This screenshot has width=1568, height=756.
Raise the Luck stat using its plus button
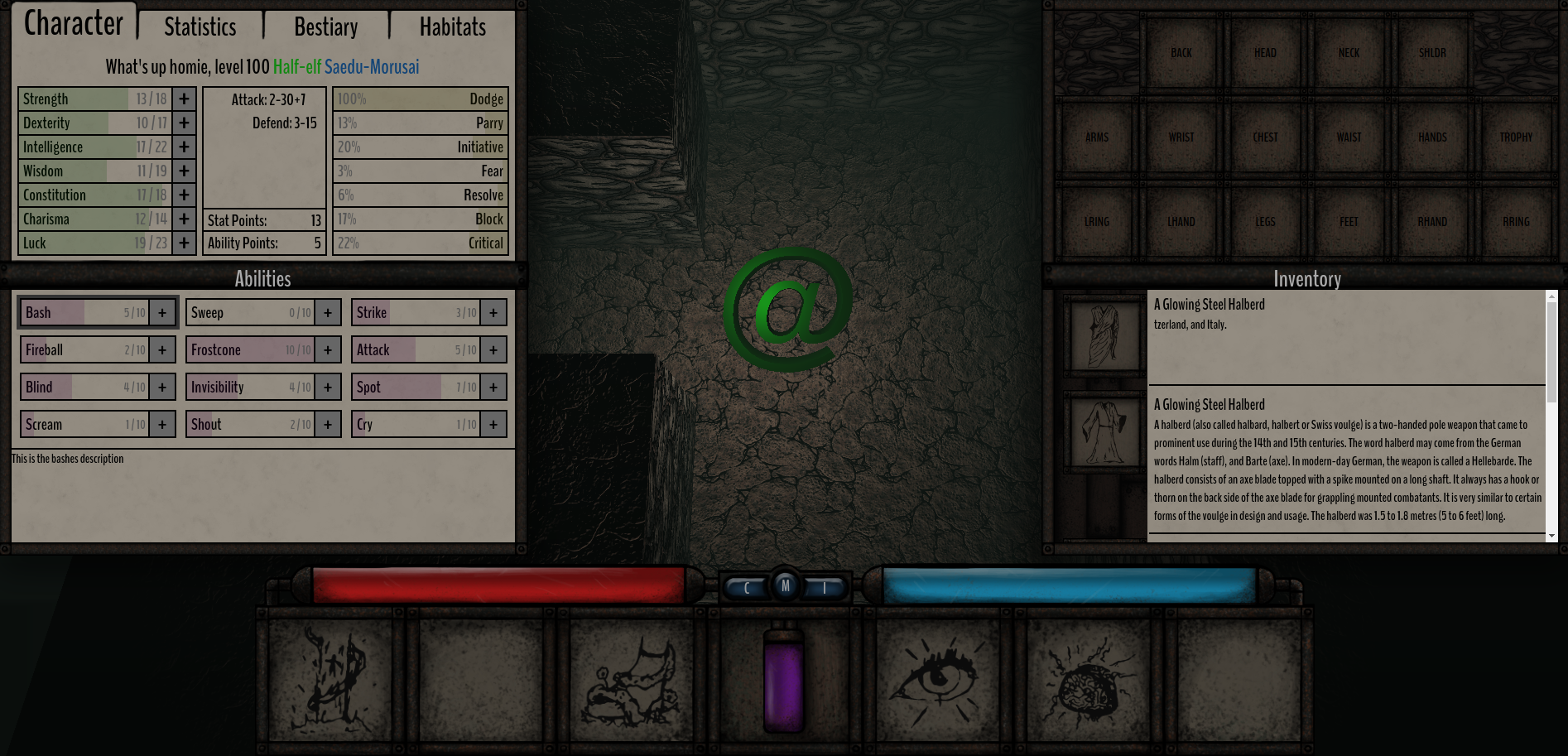click(184, 243)
